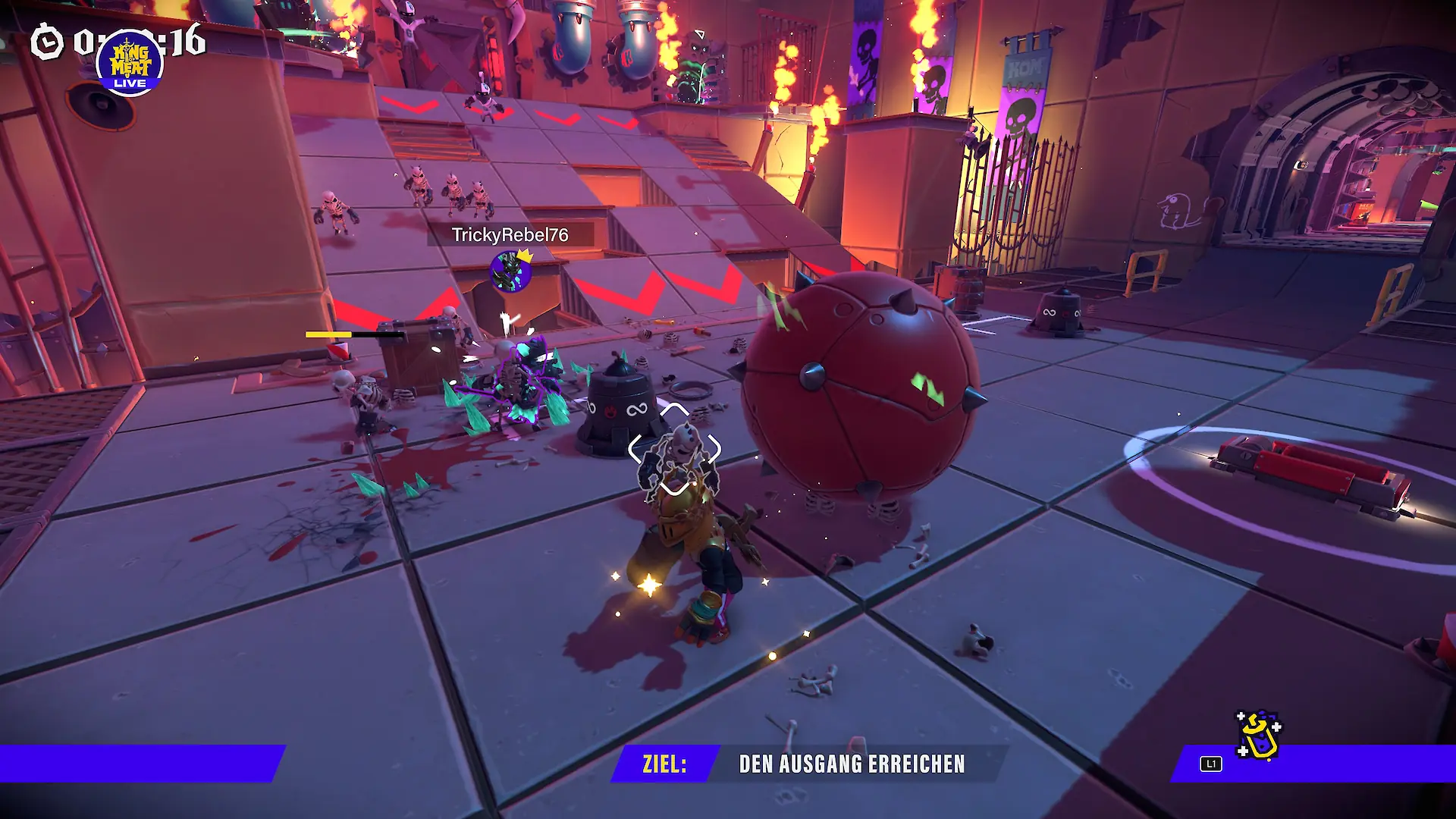Click the King of Meat LIVE badge
Viewport: 1456px width, 819px height.
click(x=130, y=64)
